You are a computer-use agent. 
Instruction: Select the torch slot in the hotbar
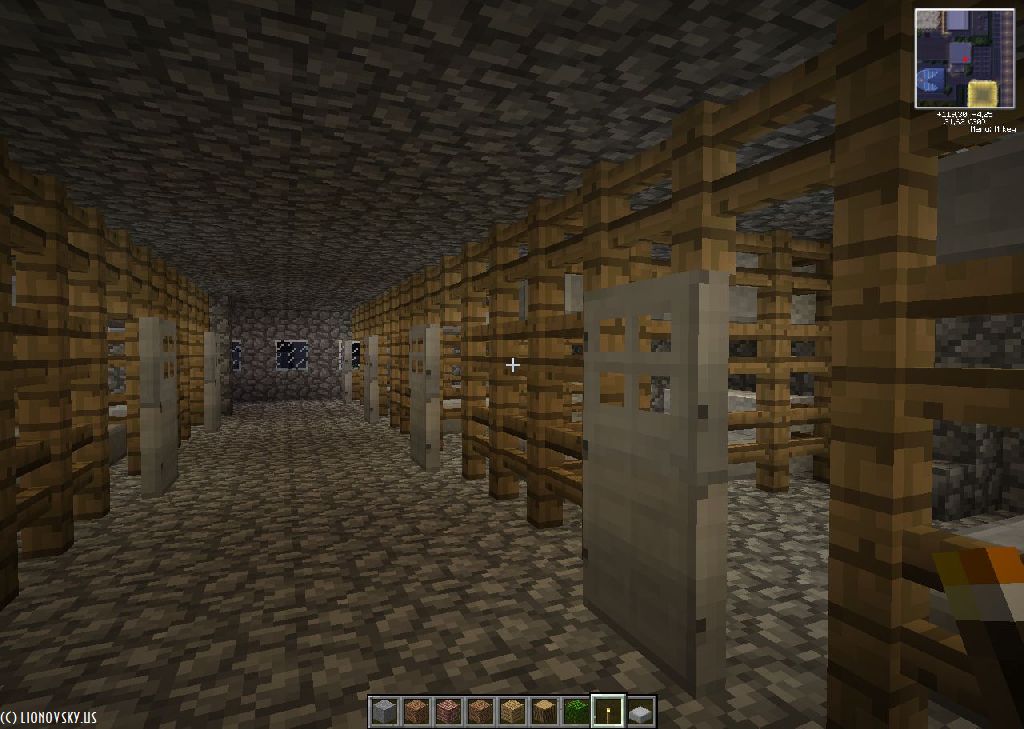pos(608,711)
